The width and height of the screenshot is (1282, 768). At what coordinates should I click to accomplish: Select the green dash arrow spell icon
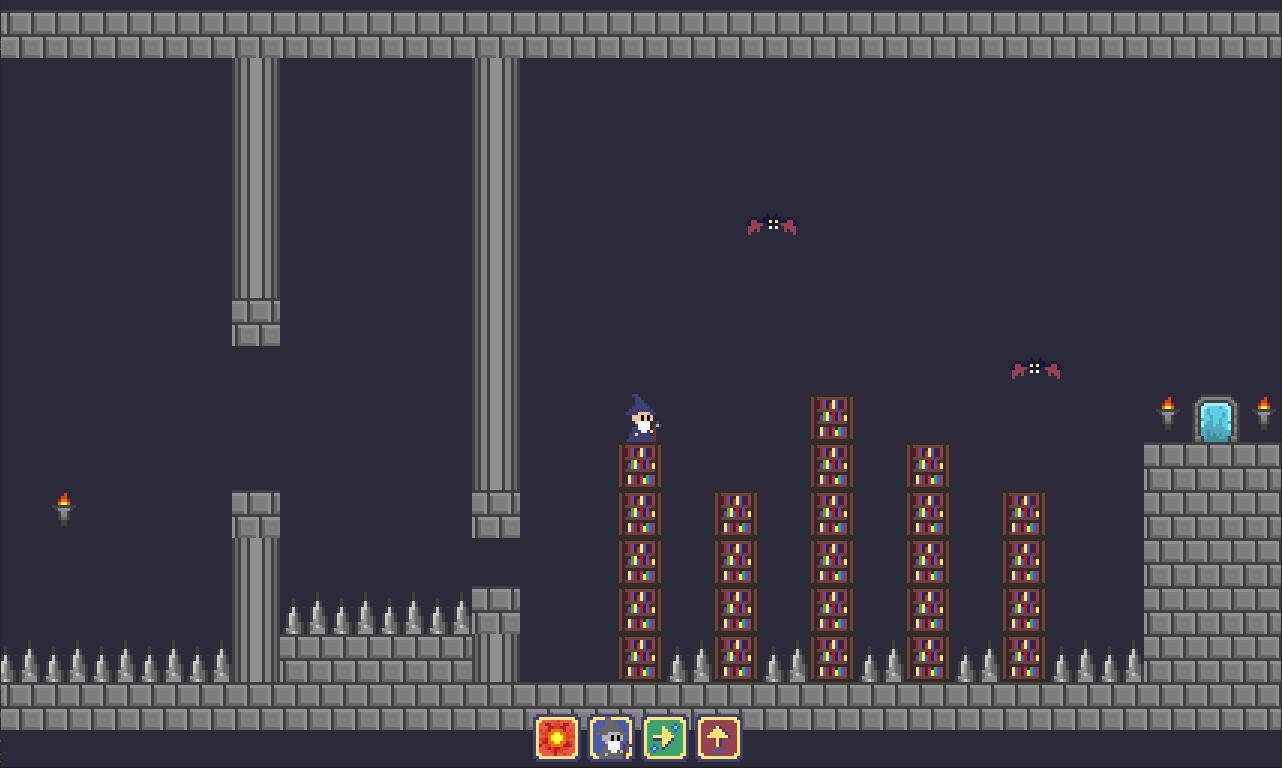[x=665, y=738]
